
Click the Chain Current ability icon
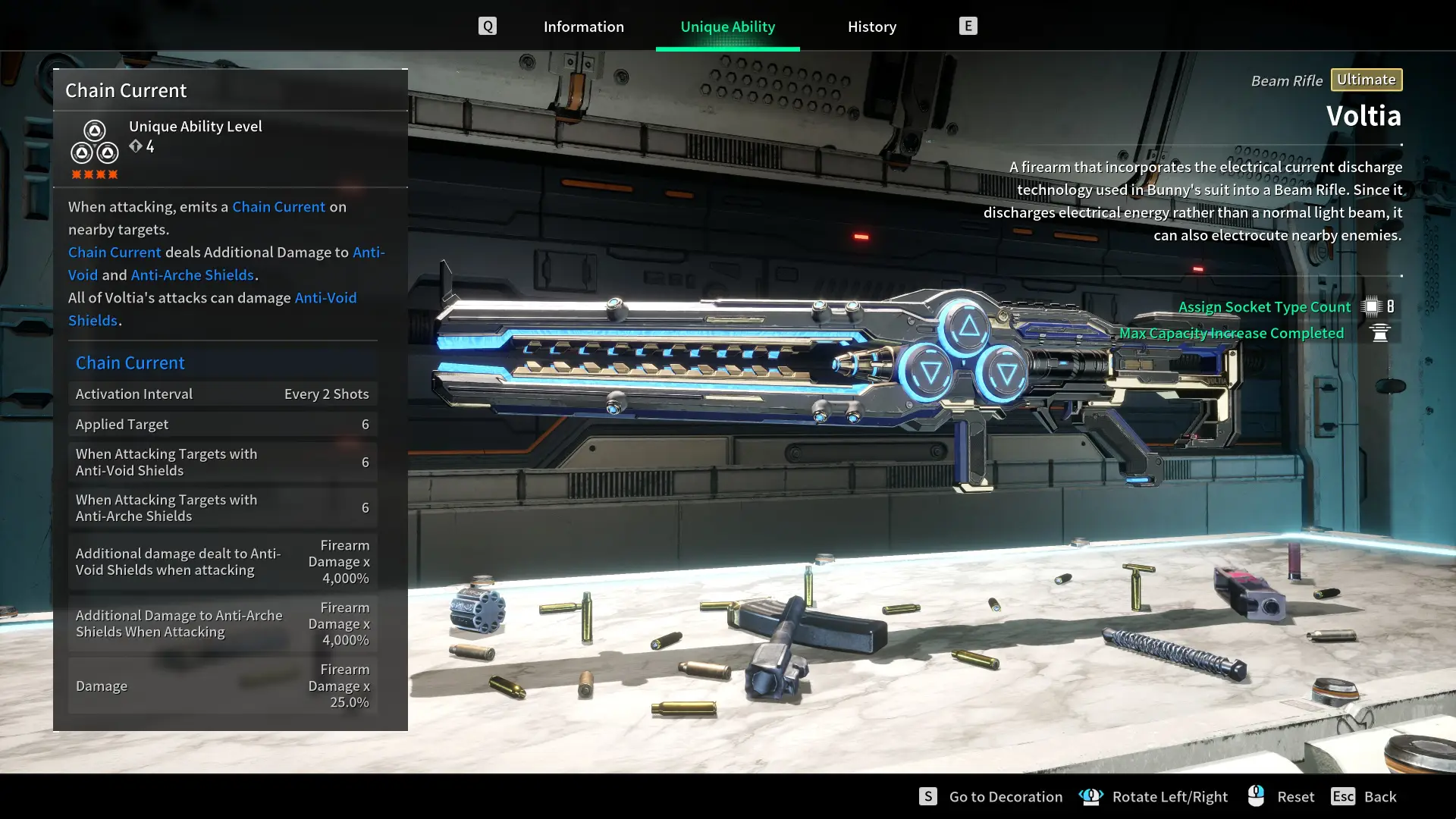coord(95,143)
